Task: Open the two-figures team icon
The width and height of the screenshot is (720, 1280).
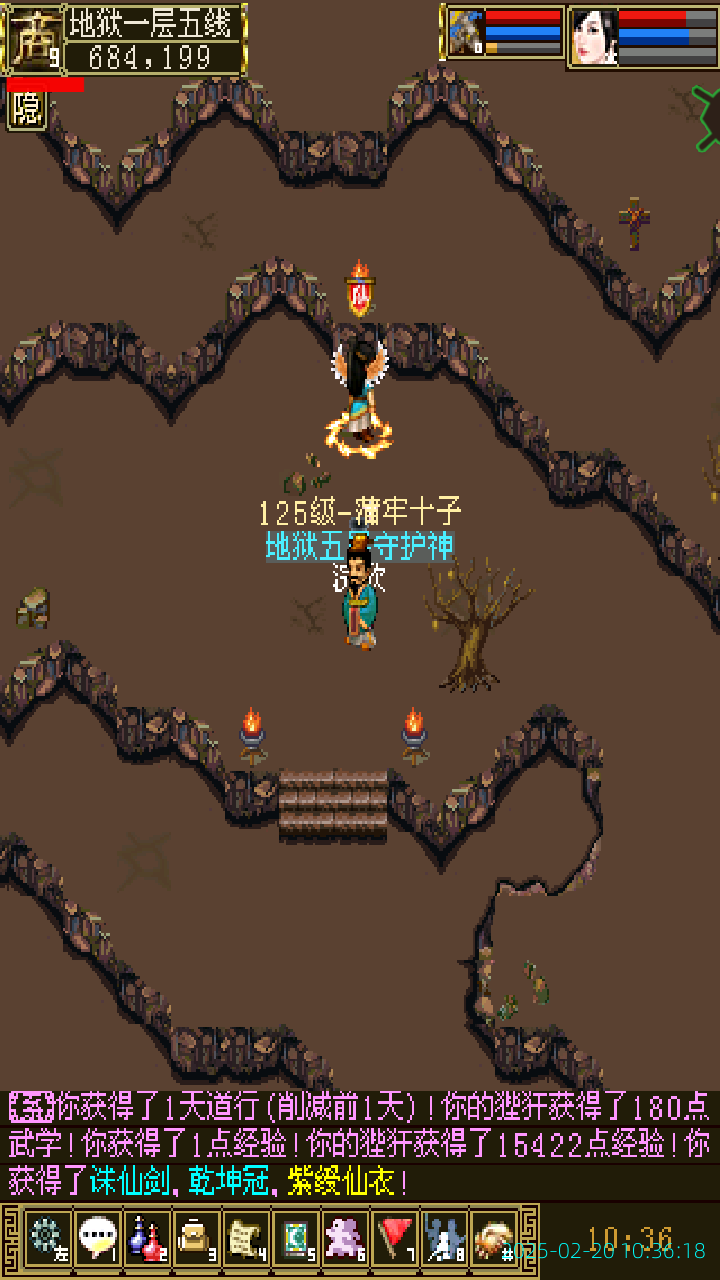Action: [x=444, y=1237]
